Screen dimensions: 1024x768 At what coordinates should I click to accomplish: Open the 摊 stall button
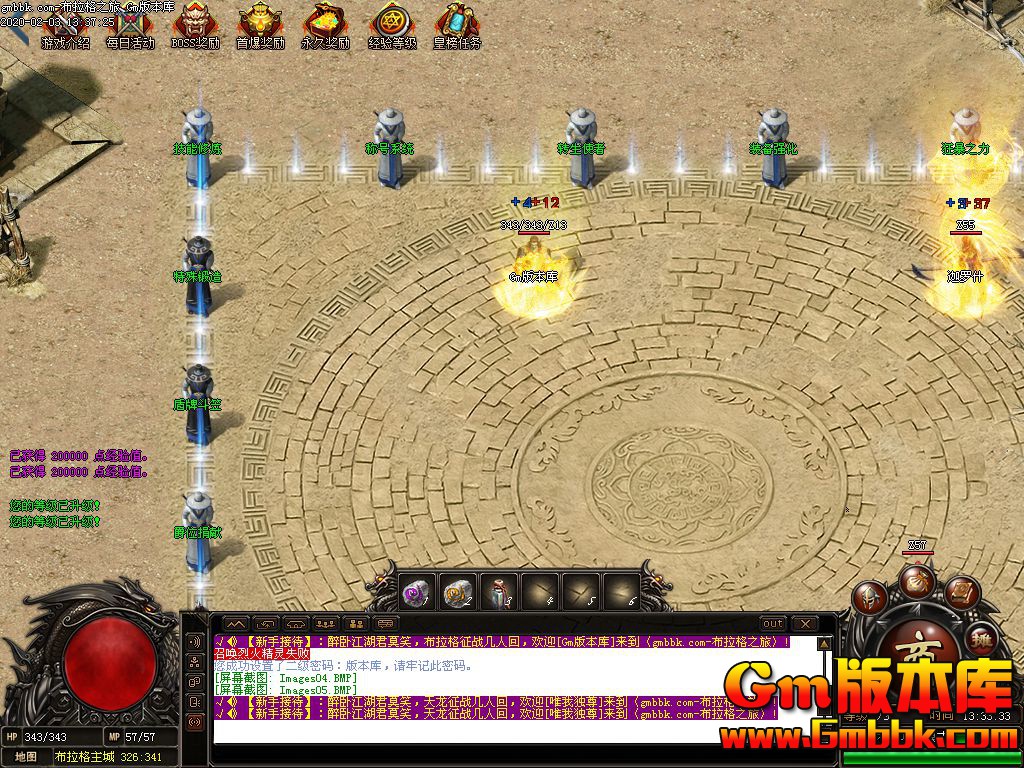[982, 635]
